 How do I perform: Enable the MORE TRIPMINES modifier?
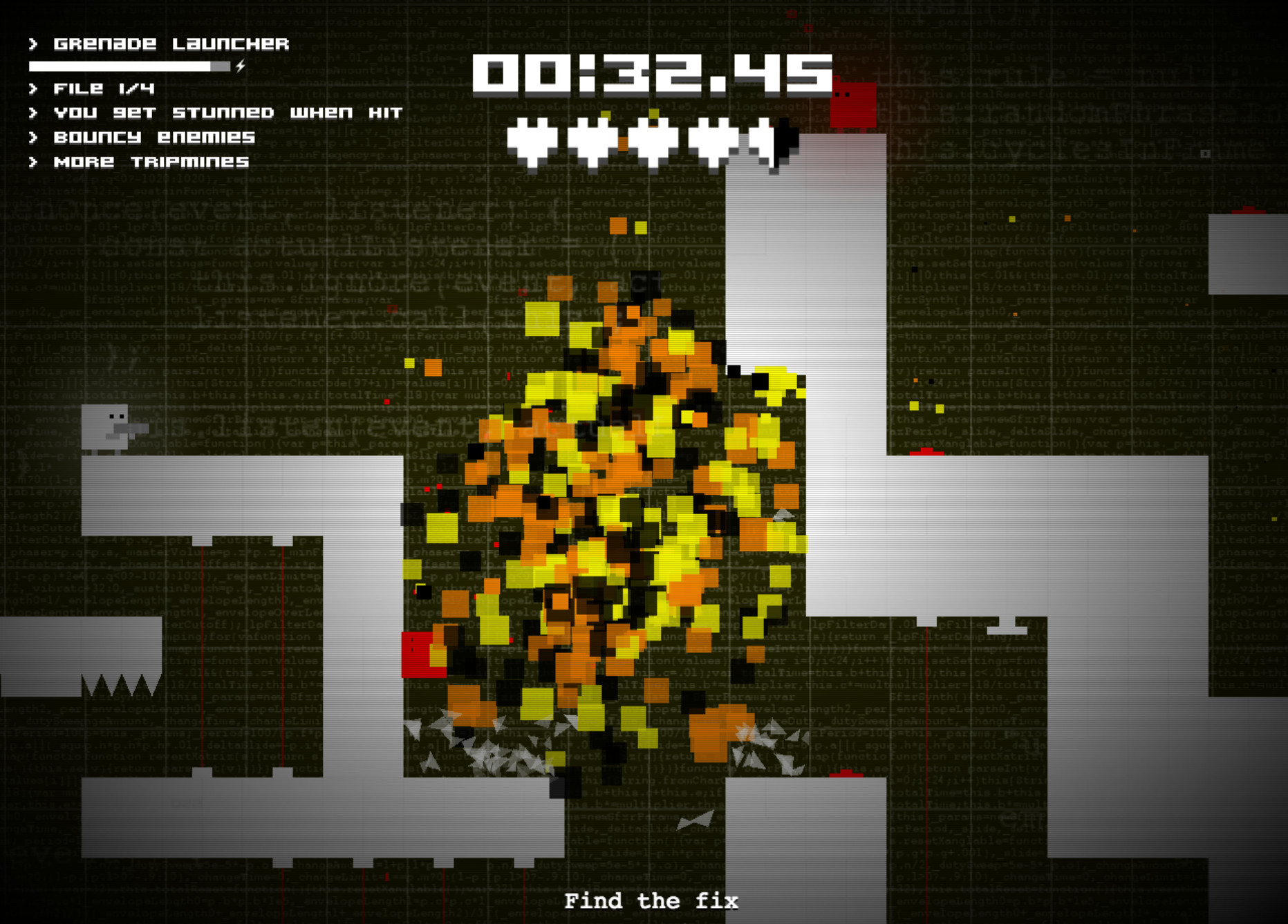(x=152, y=162)
